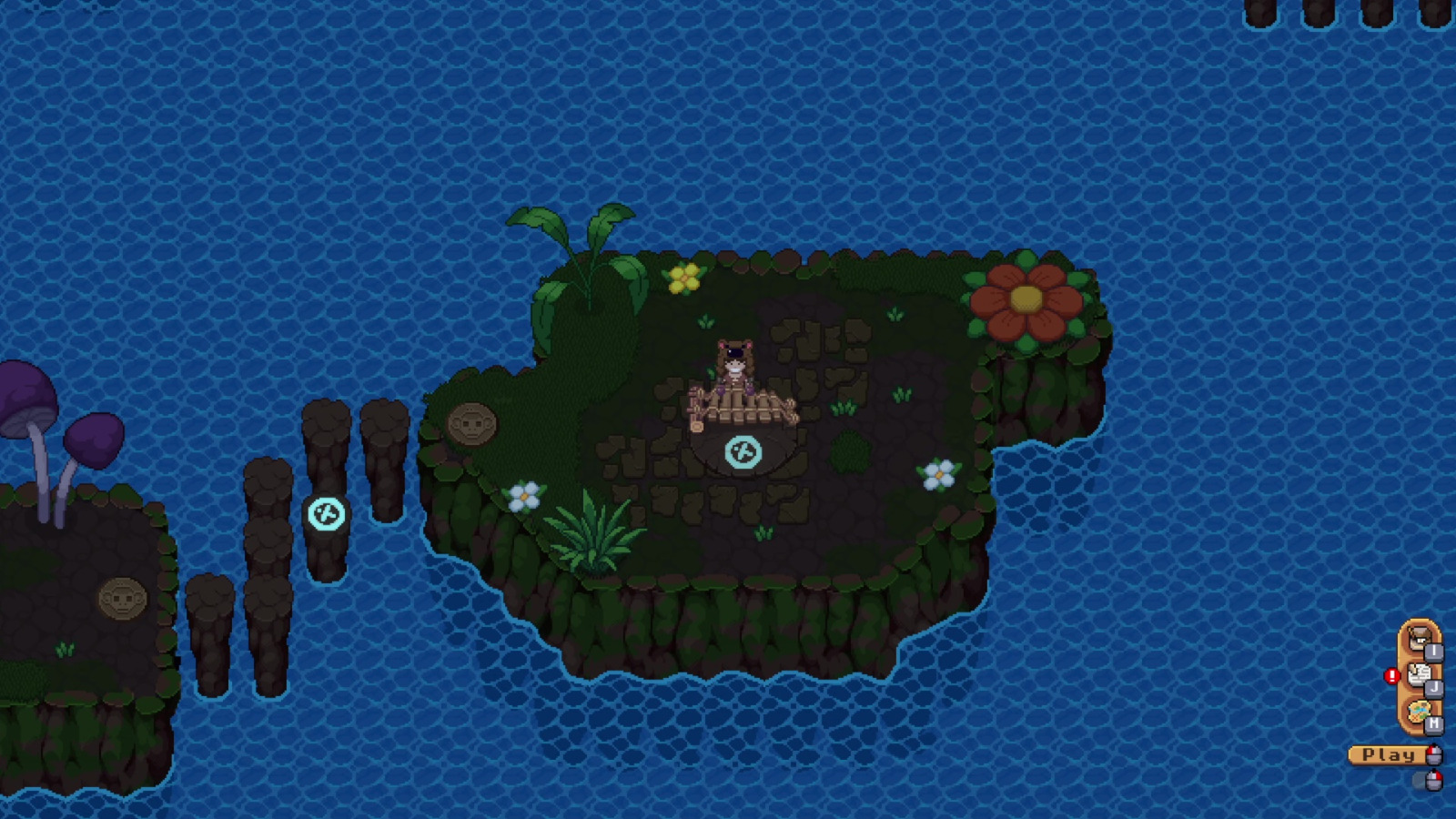
Task: Click the I key hint label
Action: point(1436,652)
